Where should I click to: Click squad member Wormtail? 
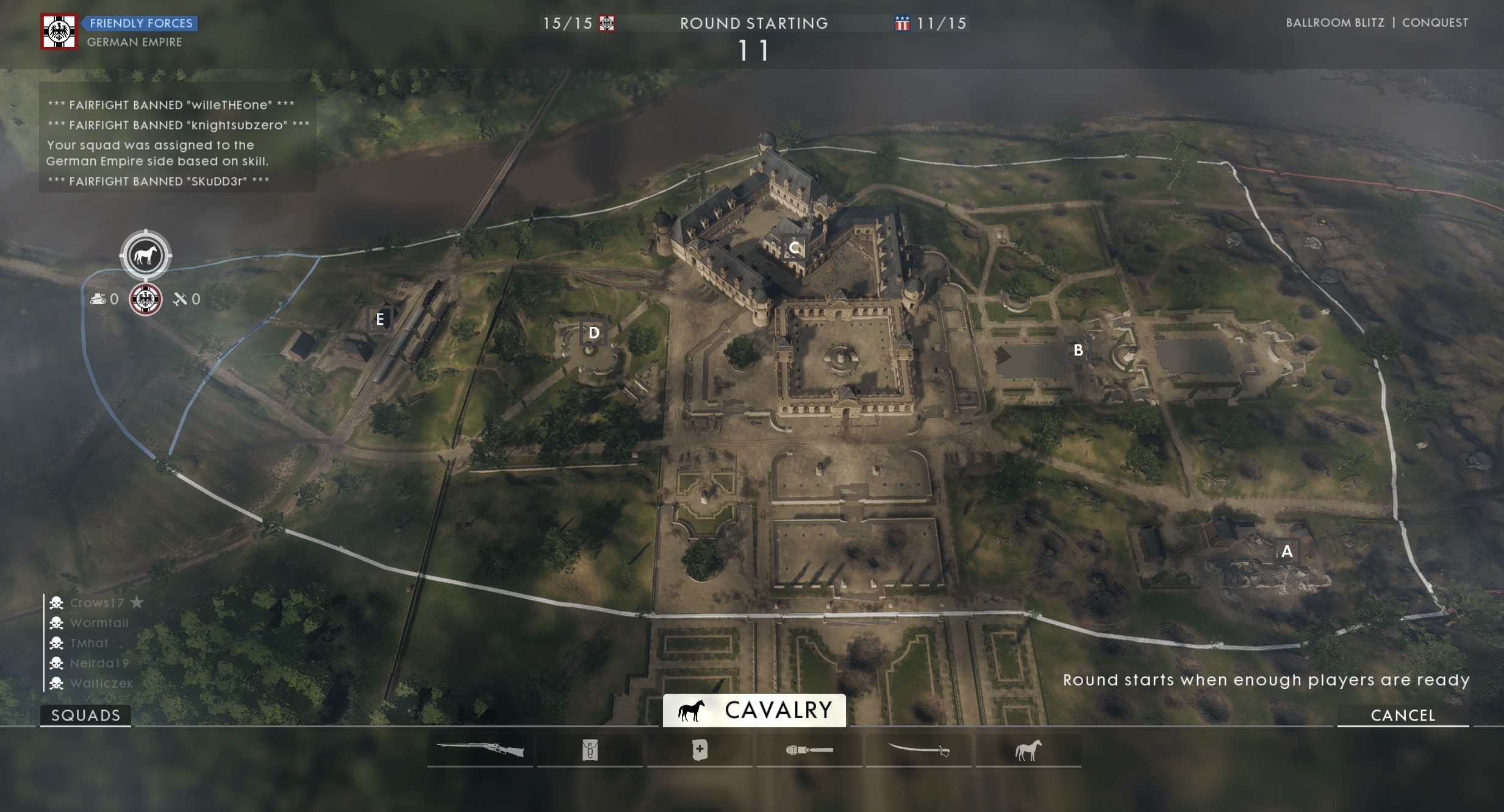click(99, 623)
